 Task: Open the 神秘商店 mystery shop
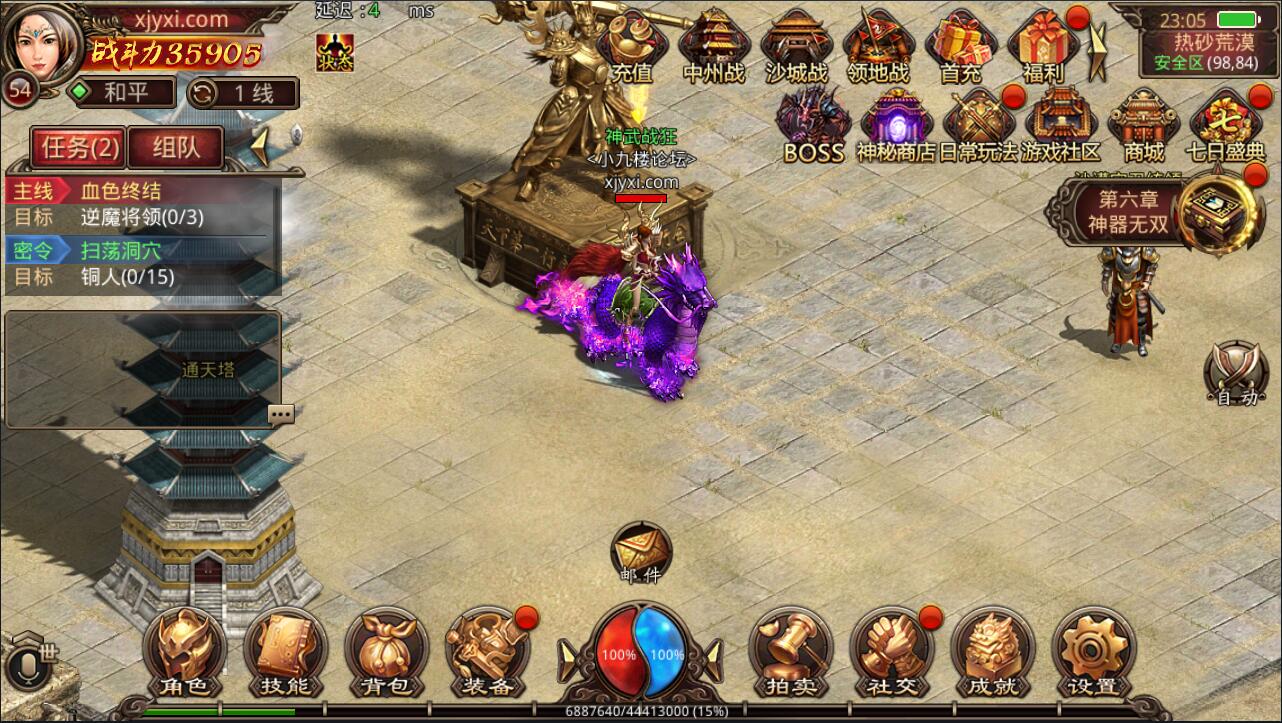pos(896,127)
